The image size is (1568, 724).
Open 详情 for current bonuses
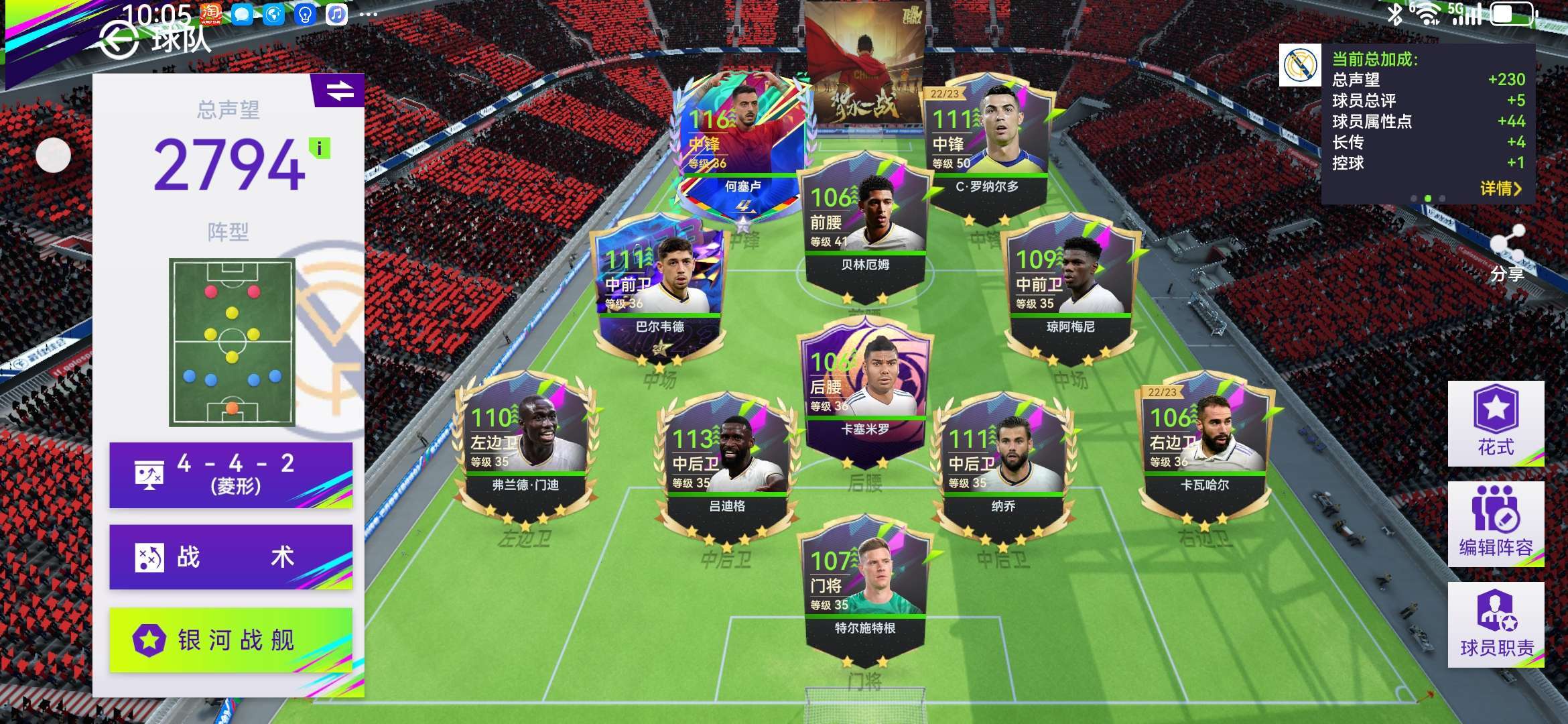pyautogui.click(x=1500, y=188)
